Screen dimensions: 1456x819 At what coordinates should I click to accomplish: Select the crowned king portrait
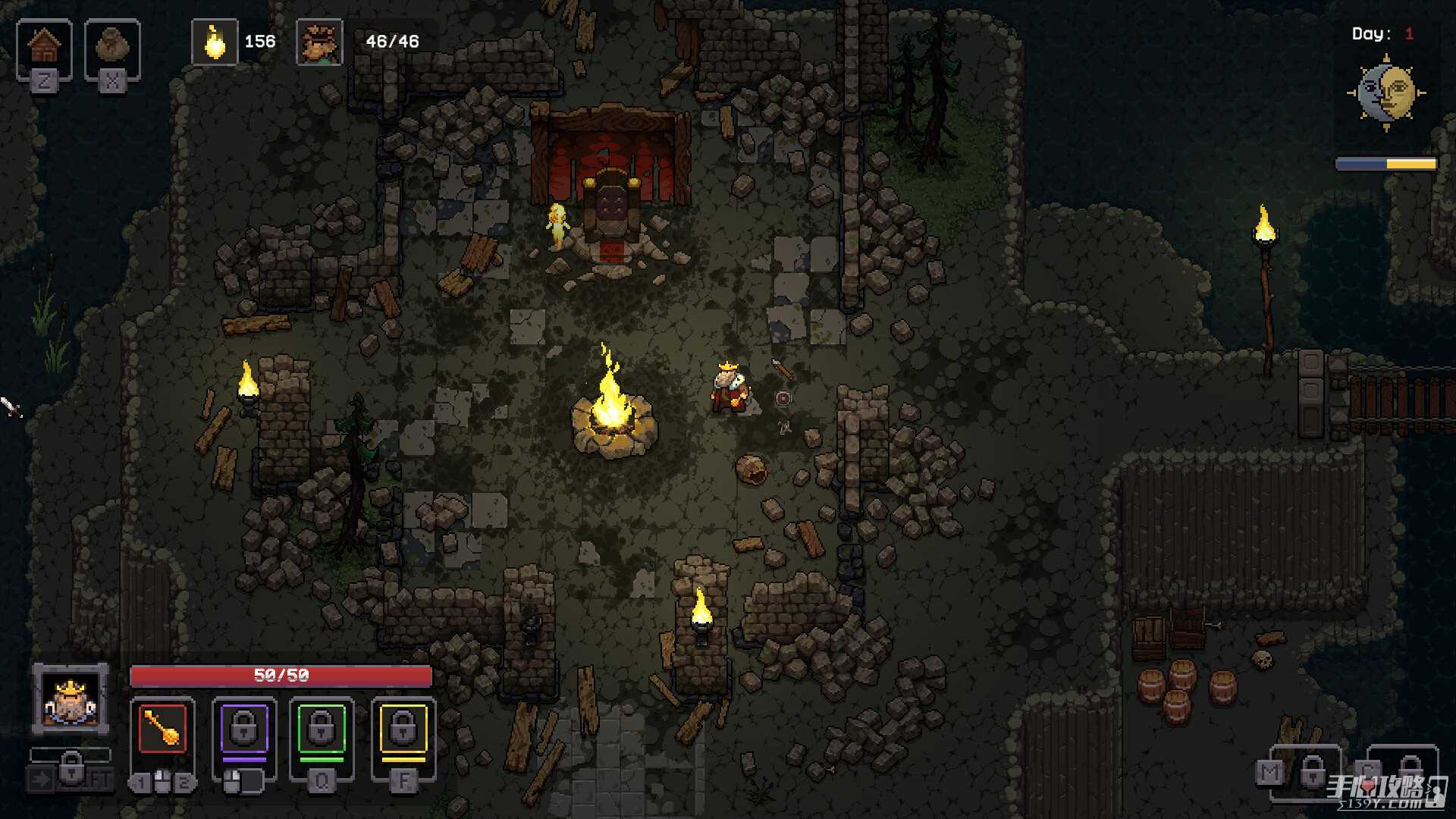71,699
